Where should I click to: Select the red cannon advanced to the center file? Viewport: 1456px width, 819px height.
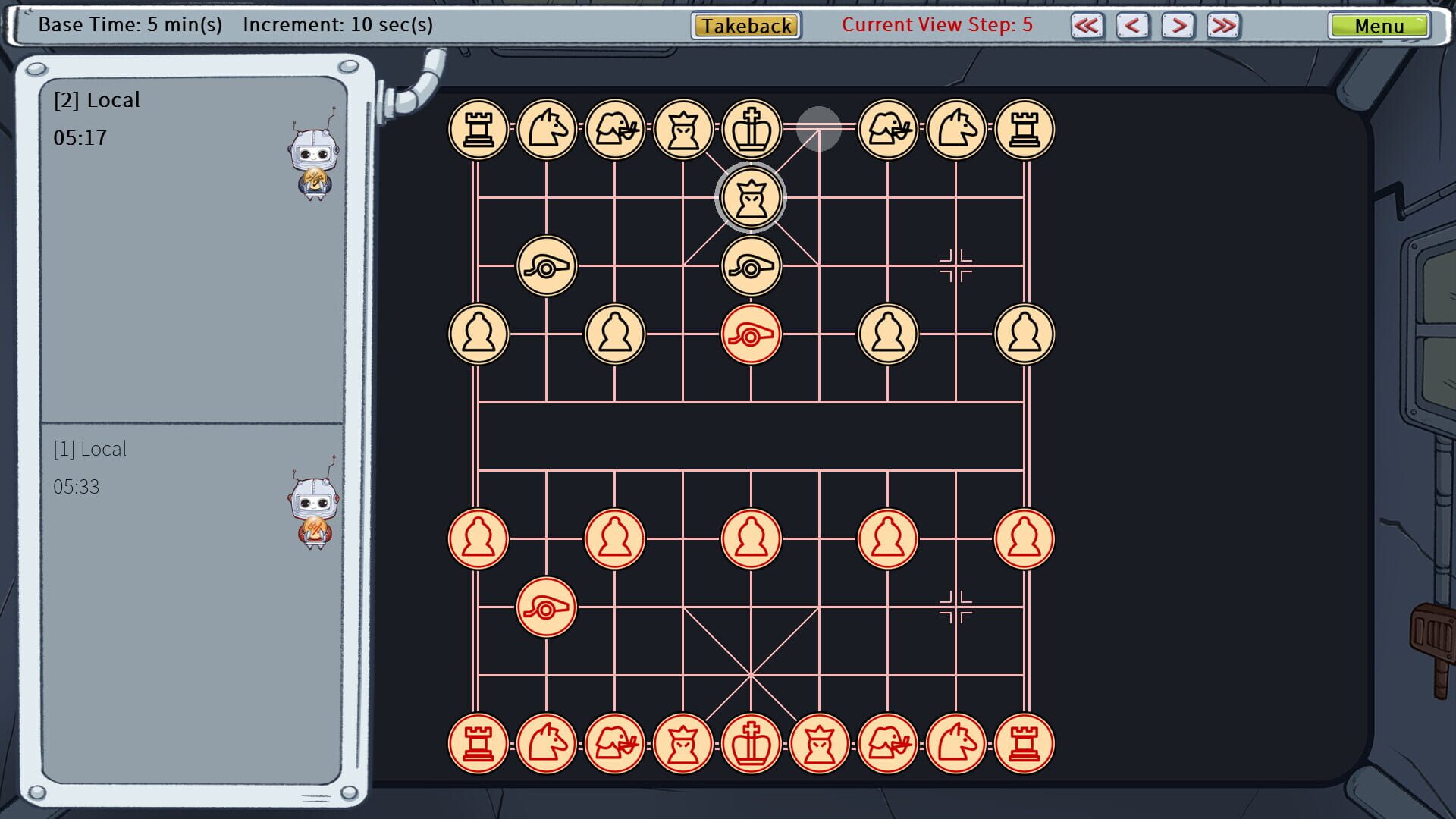[752, 334]
